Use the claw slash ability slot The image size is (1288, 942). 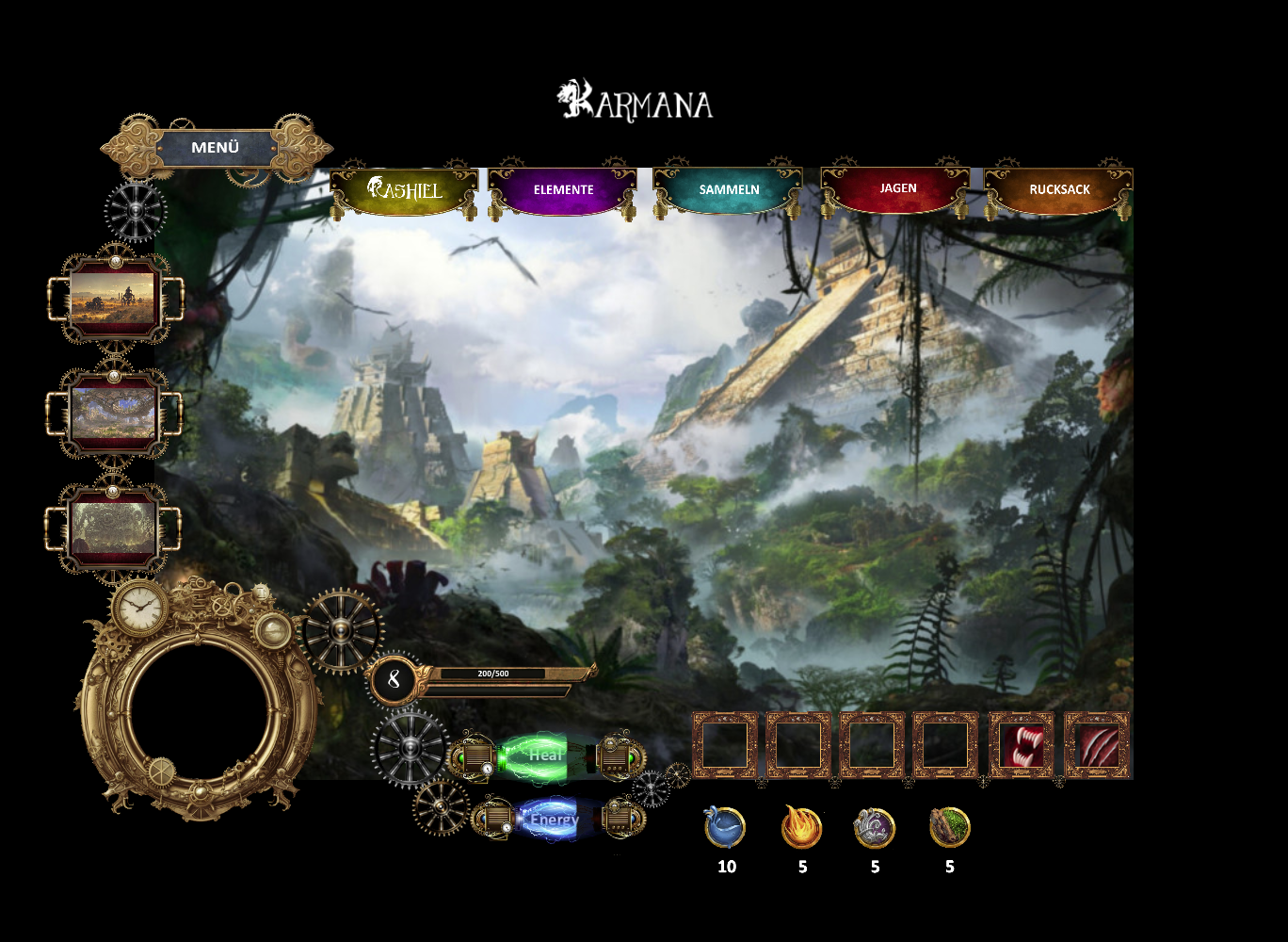1097,746
